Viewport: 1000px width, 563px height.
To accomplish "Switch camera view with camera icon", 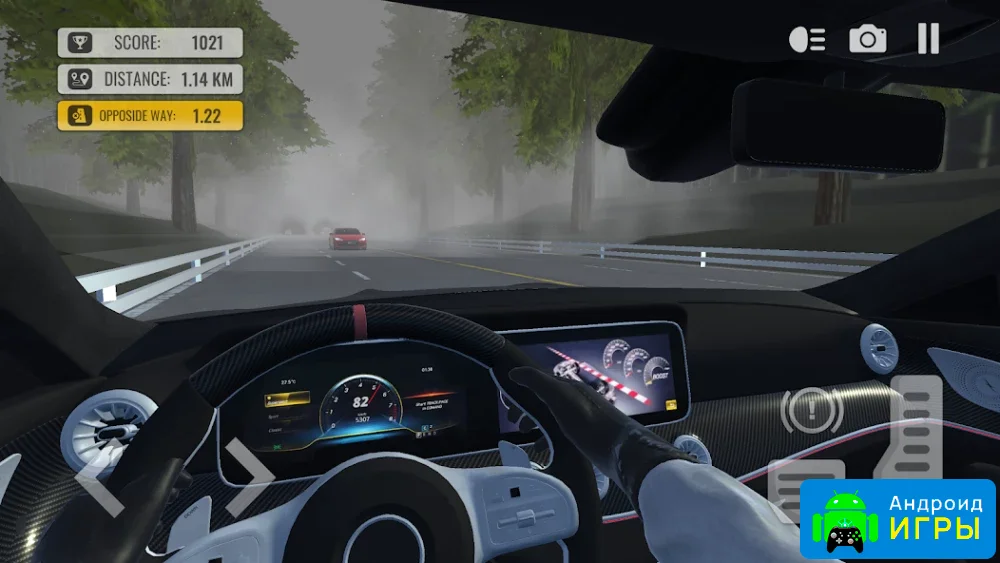I will point(868,39).
